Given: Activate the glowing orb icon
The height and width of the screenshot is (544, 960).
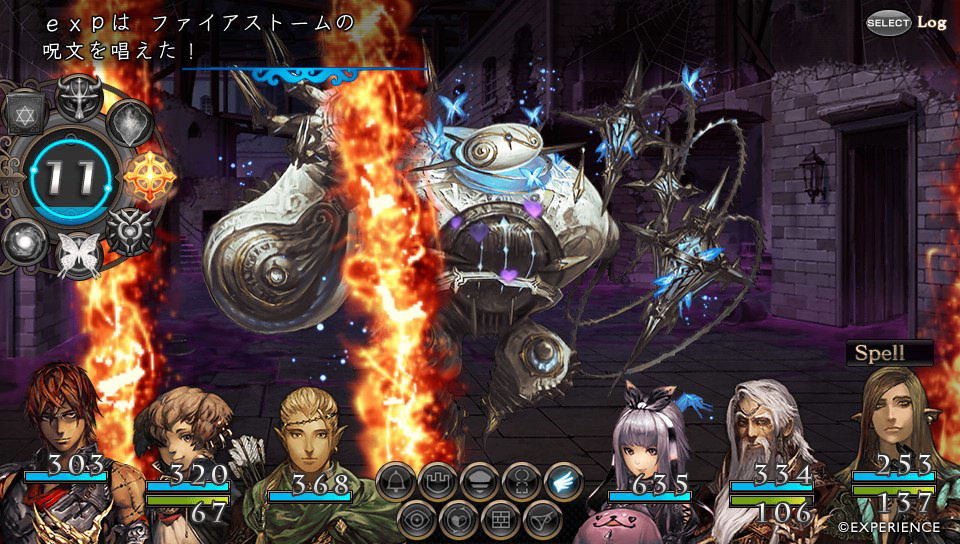Looking at the screenshot, I should coord(23,241).
